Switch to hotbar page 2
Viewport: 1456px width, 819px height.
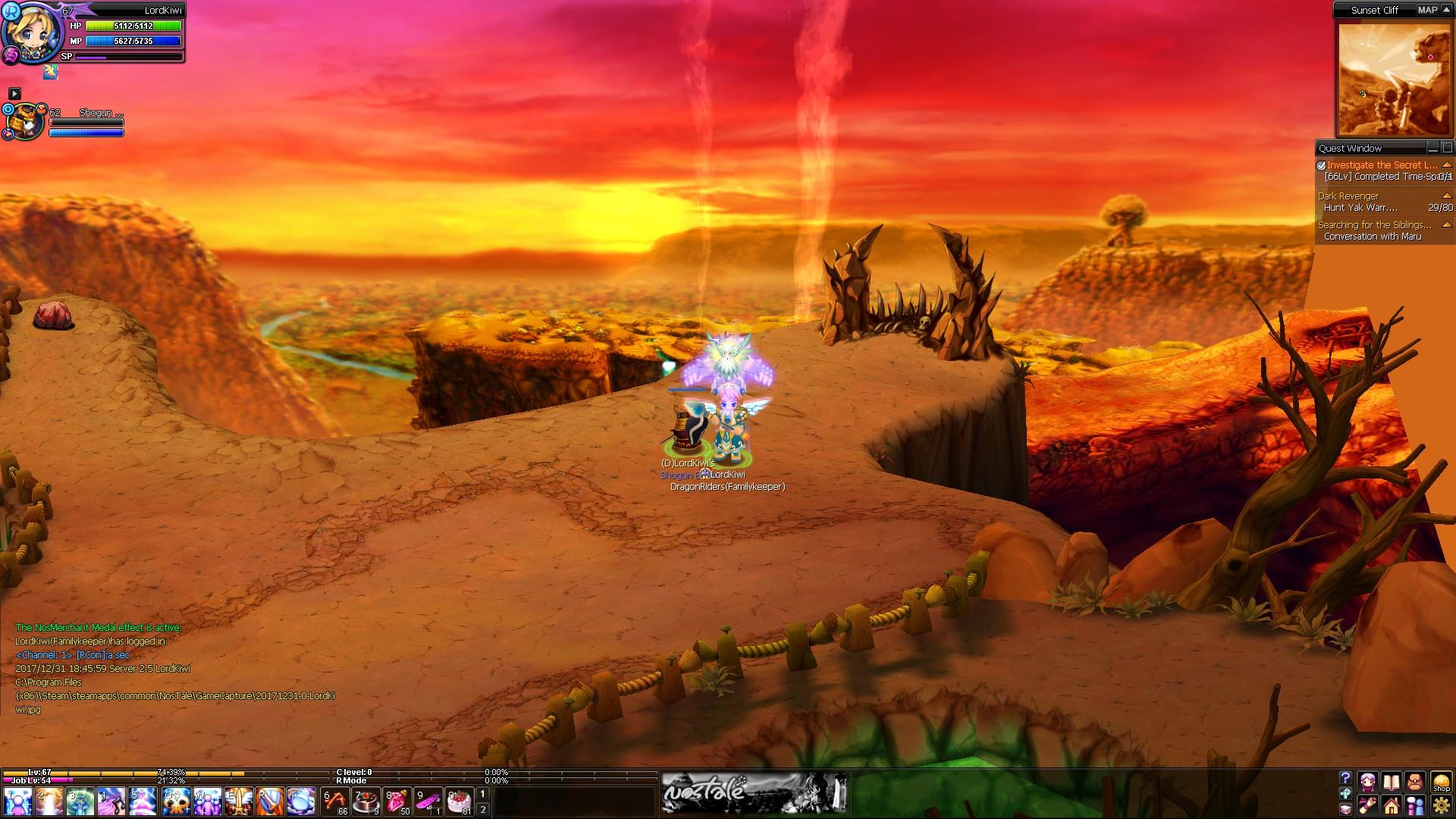pos(482,809)
